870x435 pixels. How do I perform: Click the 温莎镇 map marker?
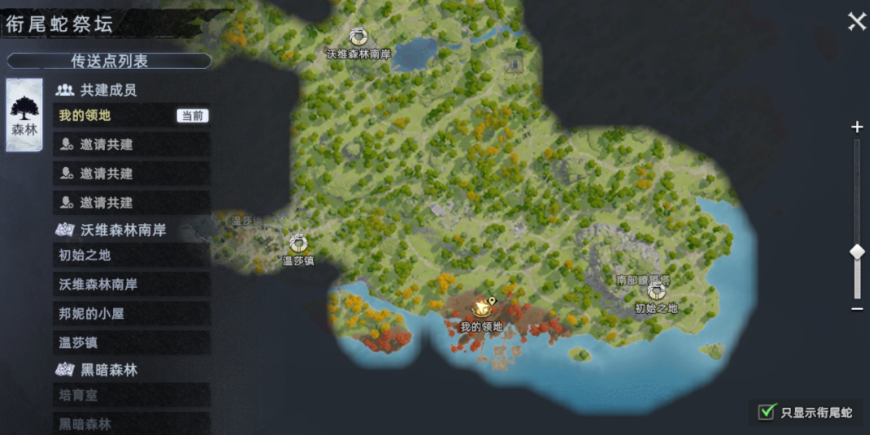[x=297, y=243]
